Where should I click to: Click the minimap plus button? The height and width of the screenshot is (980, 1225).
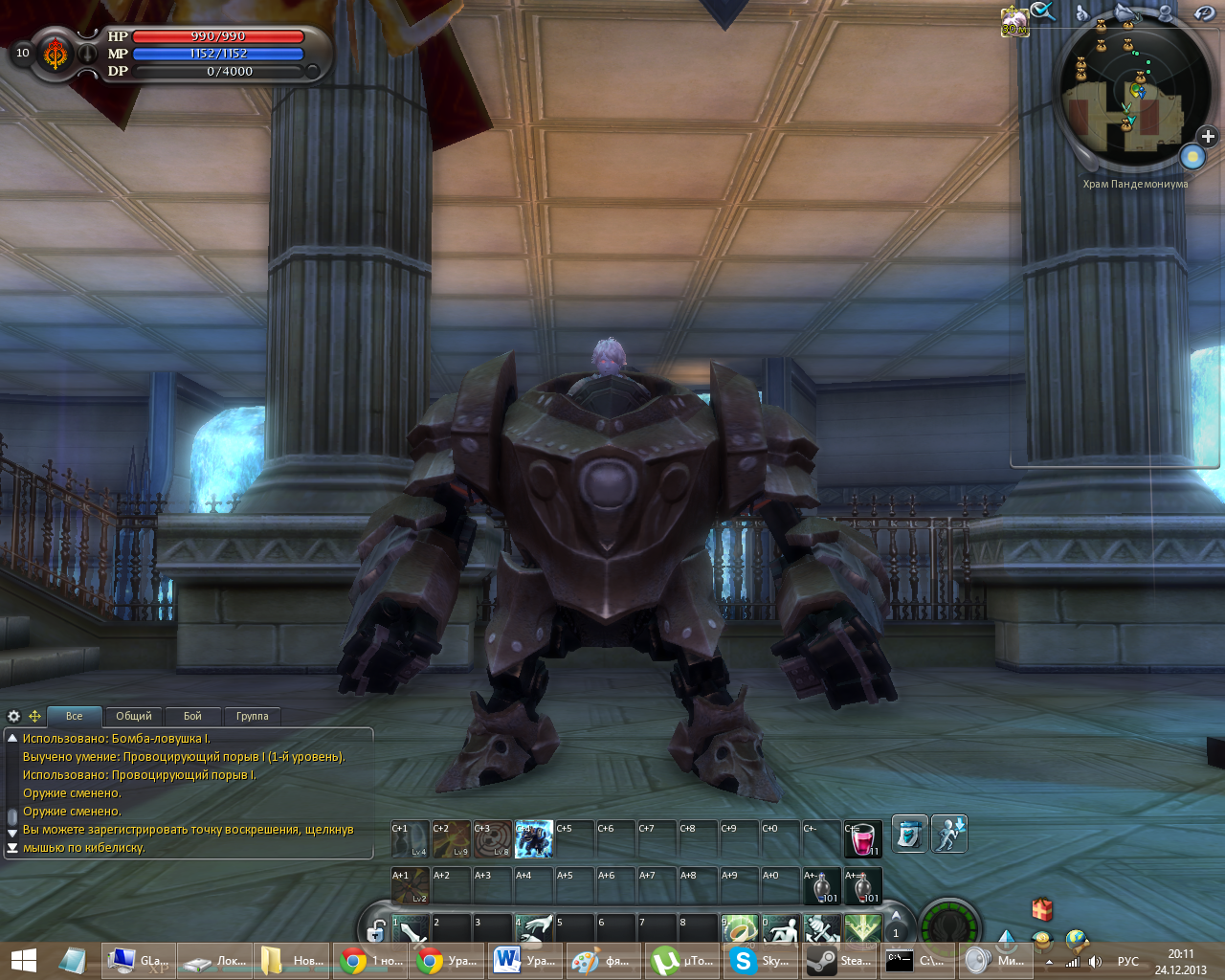click(1208, 137)
